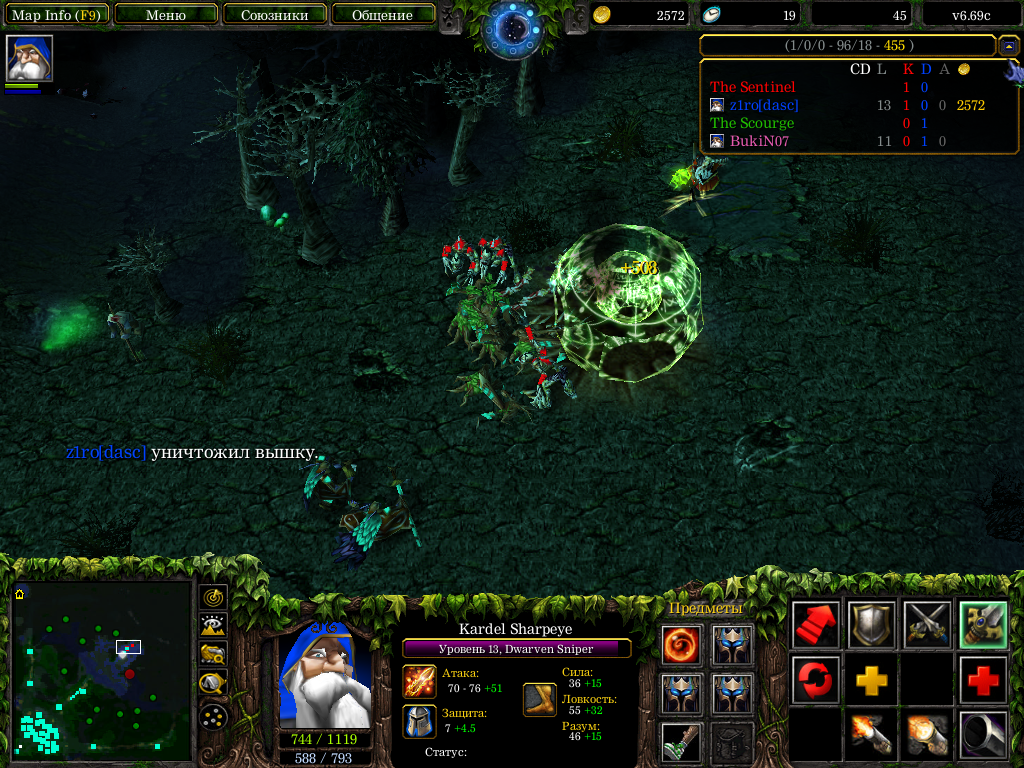Open hero skills with the red plus
The height and width of the screenshot is (768, 1024).
(983, 680)
